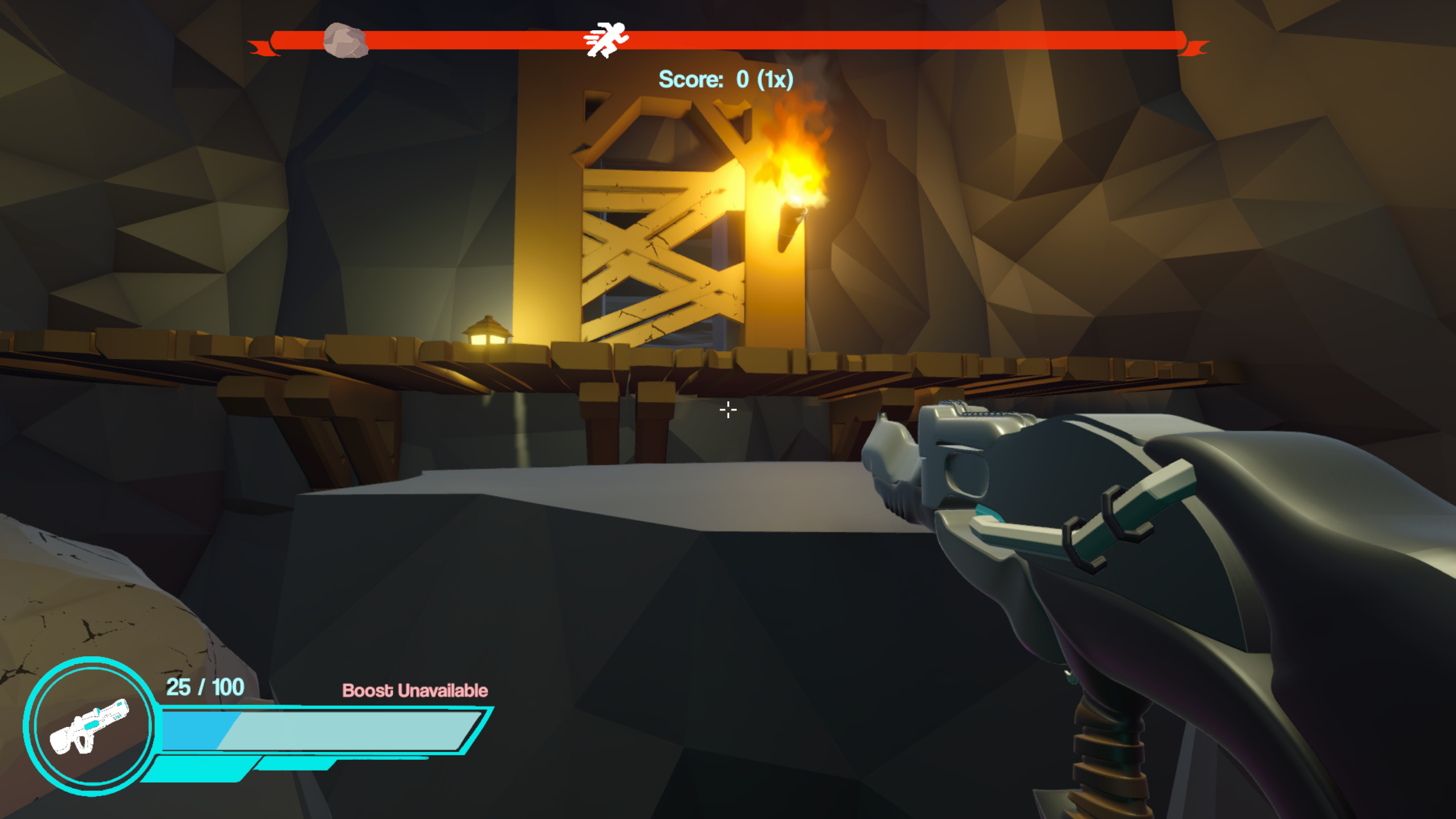Select the blaster weapon icon badge
Screen dimensions: 1456x819
89,726
